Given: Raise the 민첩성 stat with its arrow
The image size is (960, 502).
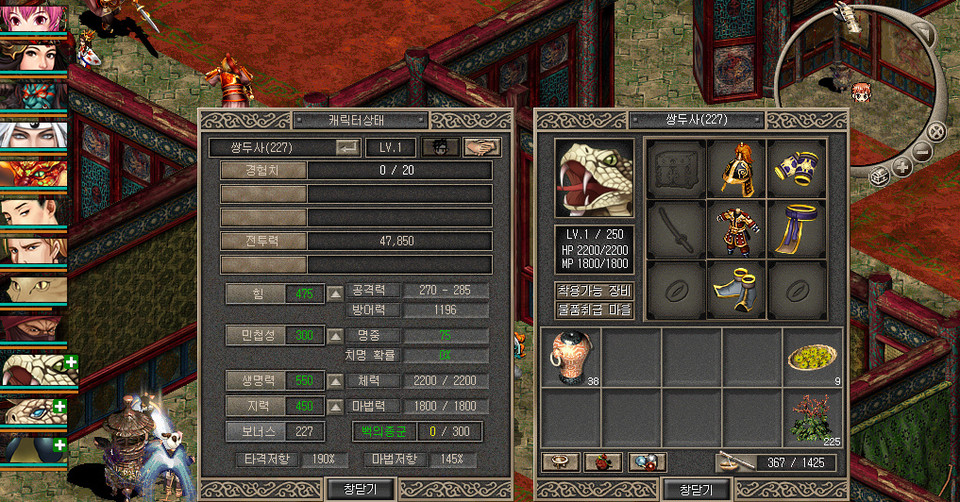Looking at the screenshot, I should coord(336,335).
